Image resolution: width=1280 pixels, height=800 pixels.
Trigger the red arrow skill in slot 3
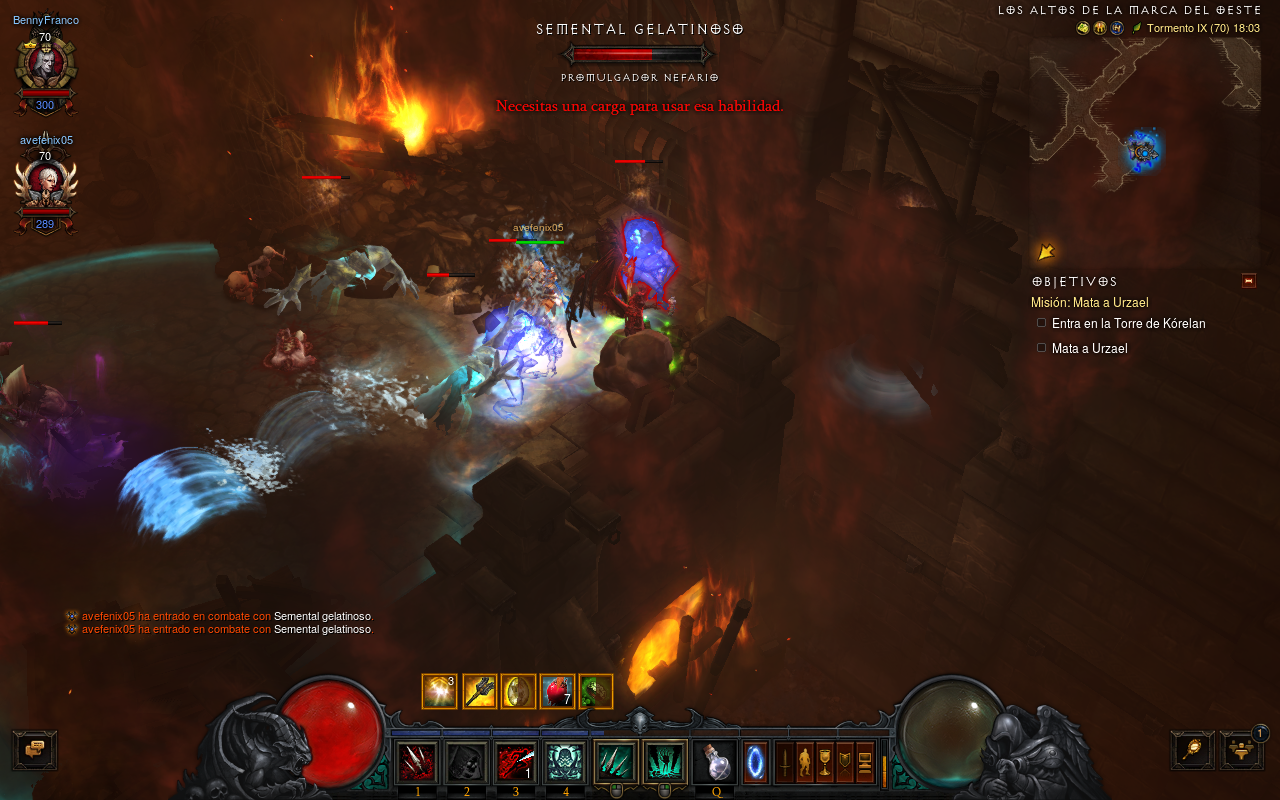pos(516,763)
